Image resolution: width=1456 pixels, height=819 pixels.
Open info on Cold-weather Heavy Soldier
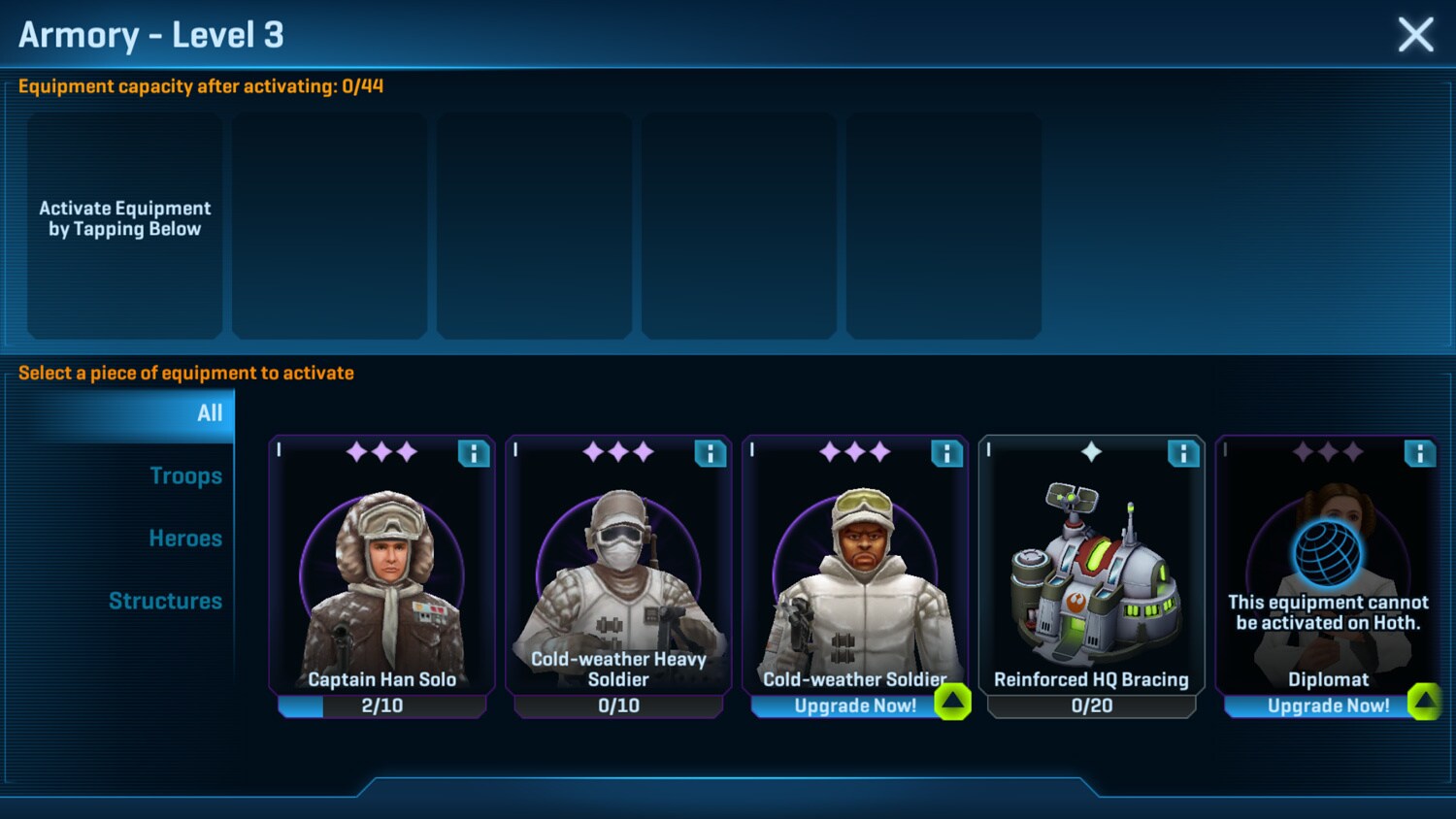[x=711, y=453]
